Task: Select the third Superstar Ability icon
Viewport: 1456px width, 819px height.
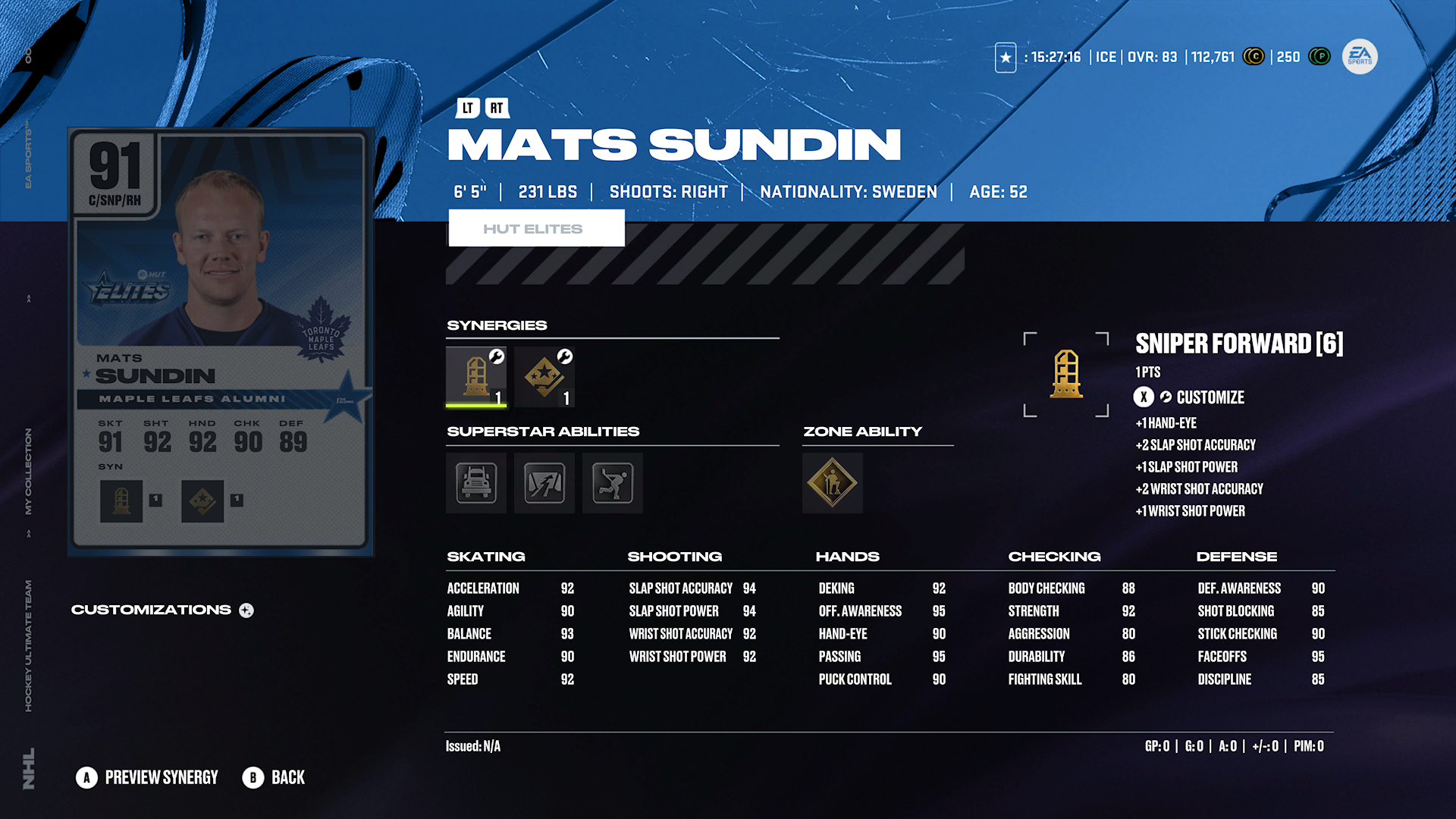Action: click(x=612, y=483)
